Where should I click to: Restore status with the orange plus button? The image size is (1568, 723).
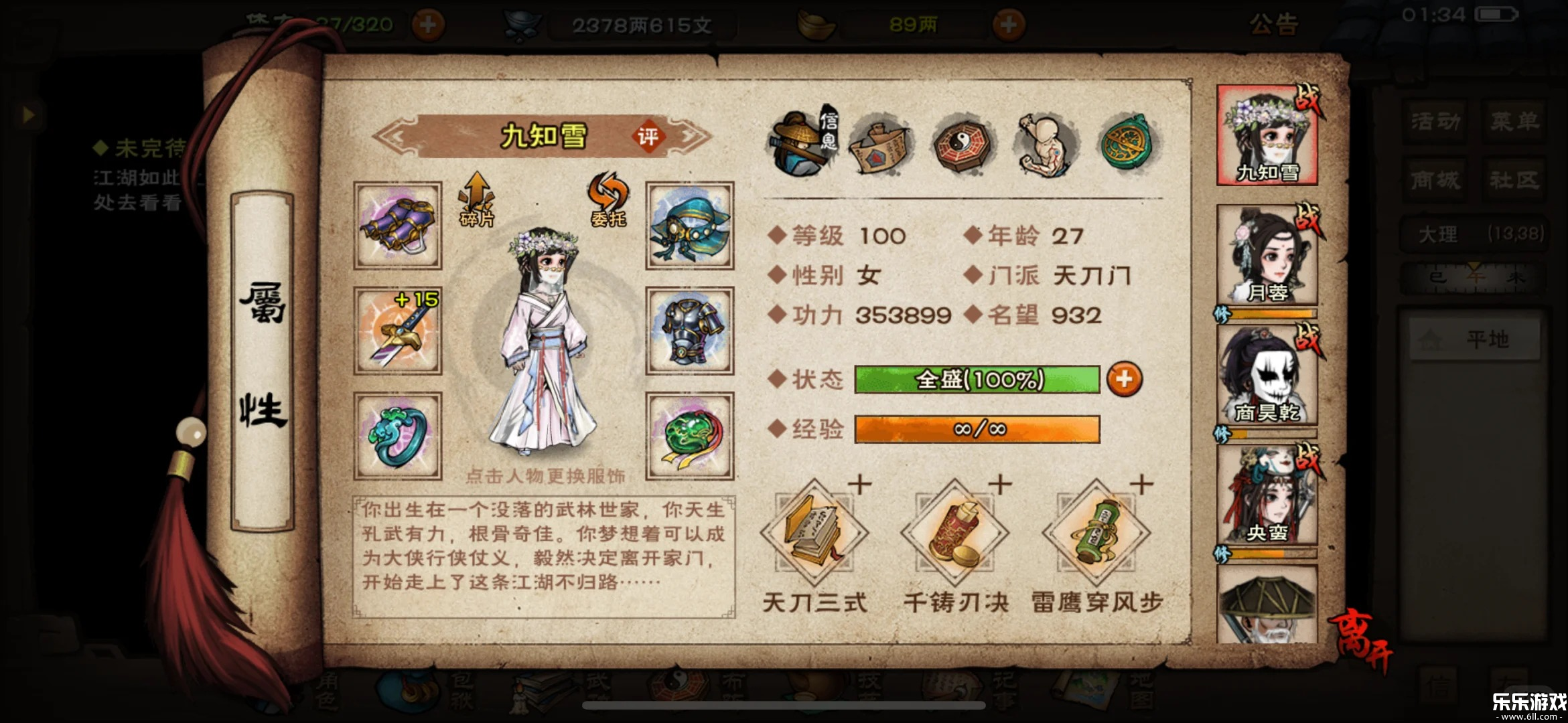click(1124, 380)
